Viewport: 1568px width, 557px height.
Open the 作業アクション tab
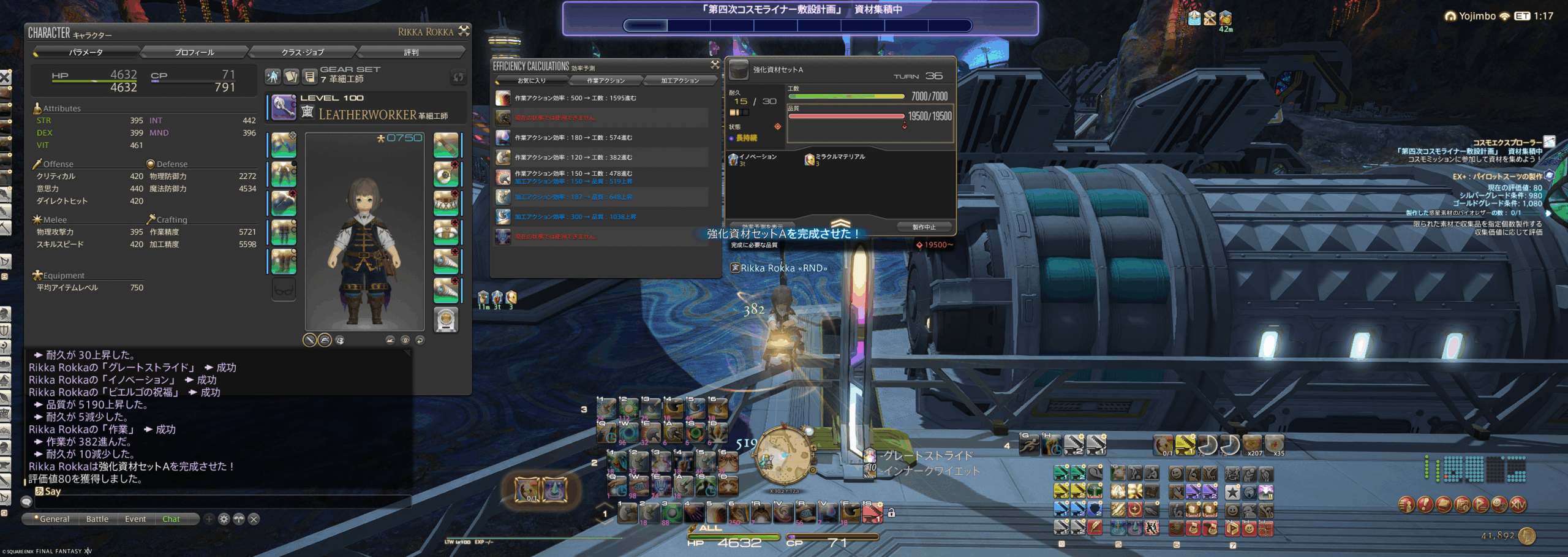[x=606, y=81]
